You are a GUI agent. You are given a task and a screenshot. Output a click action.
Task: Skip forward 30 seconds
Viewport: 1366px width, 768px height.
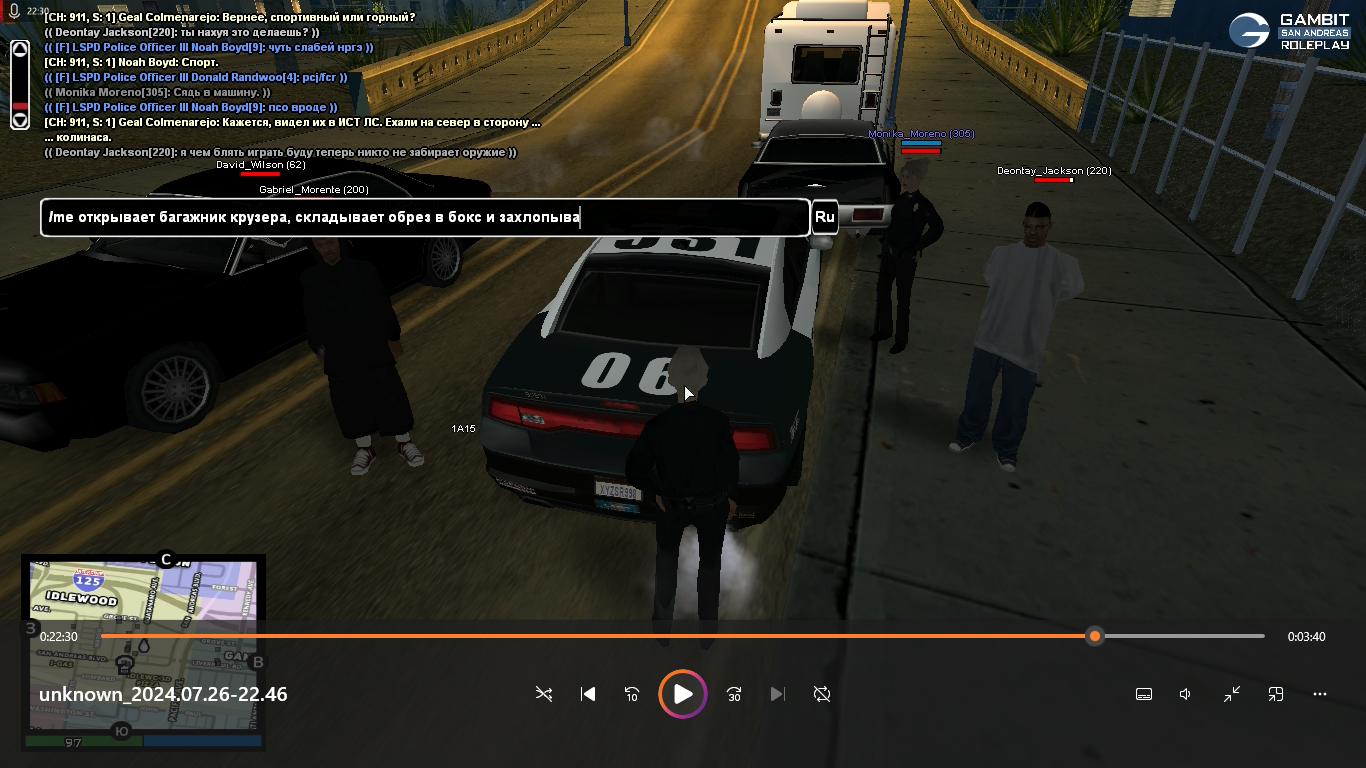734,694
